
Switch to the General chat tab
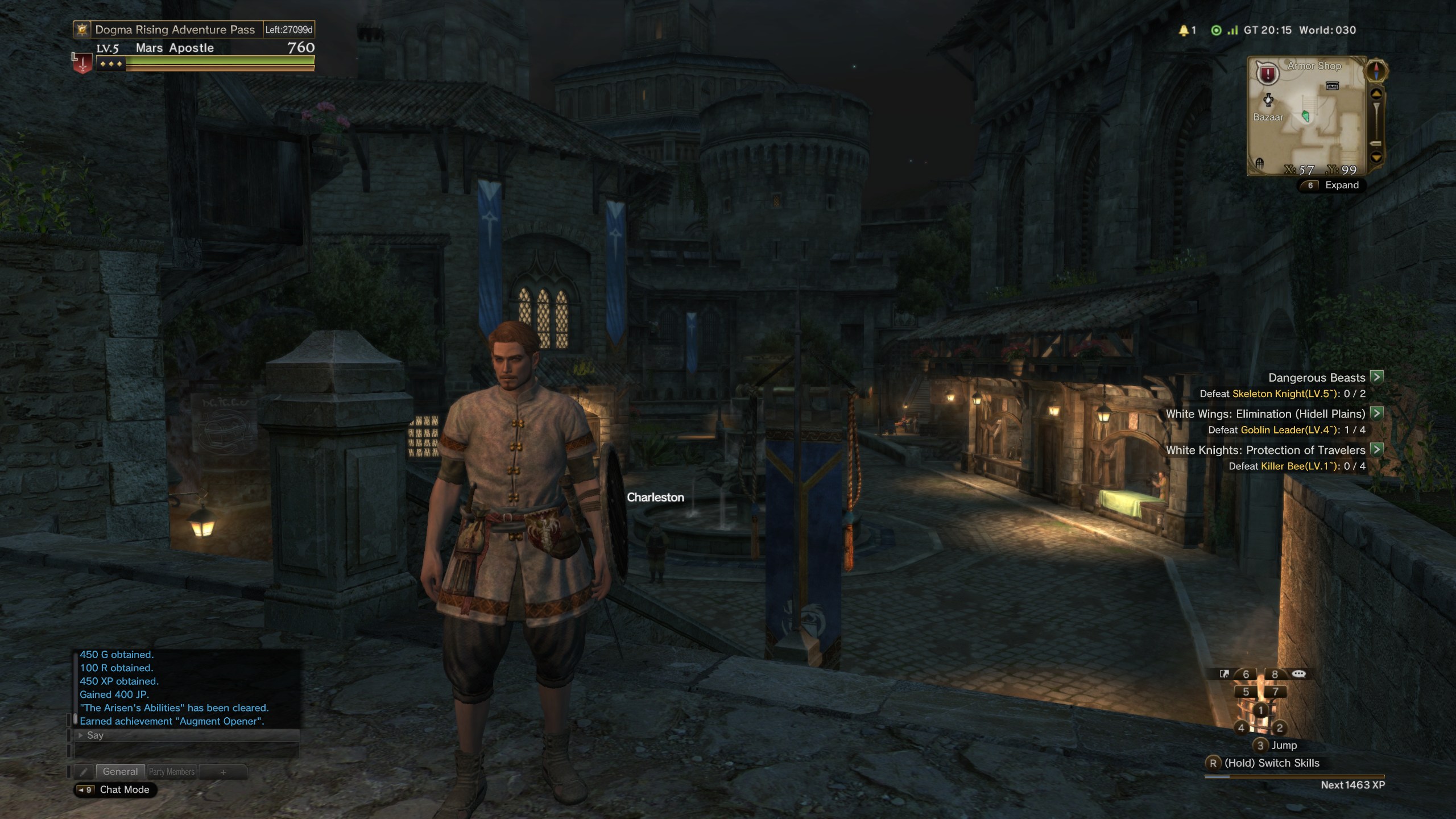tap(120, 772)
